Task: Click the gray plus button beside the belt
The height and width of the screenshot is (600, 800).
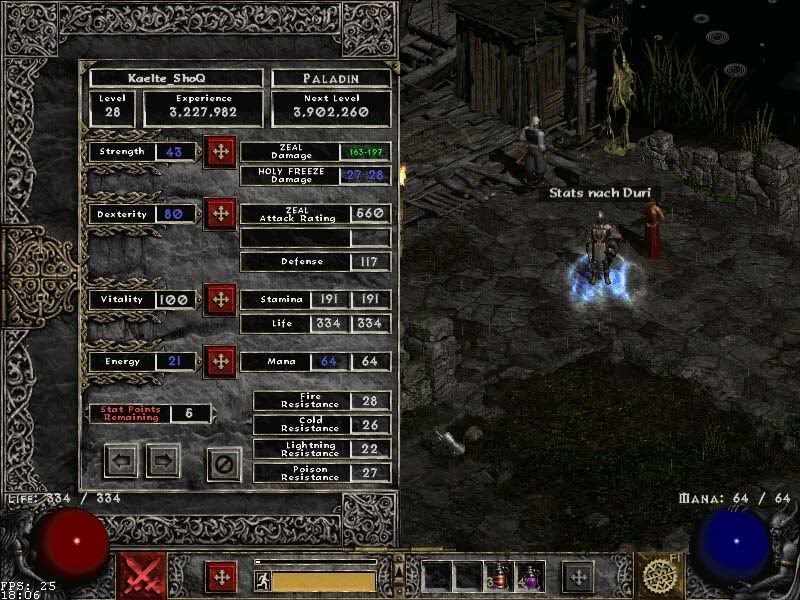Action: click(x=577, y=577)
